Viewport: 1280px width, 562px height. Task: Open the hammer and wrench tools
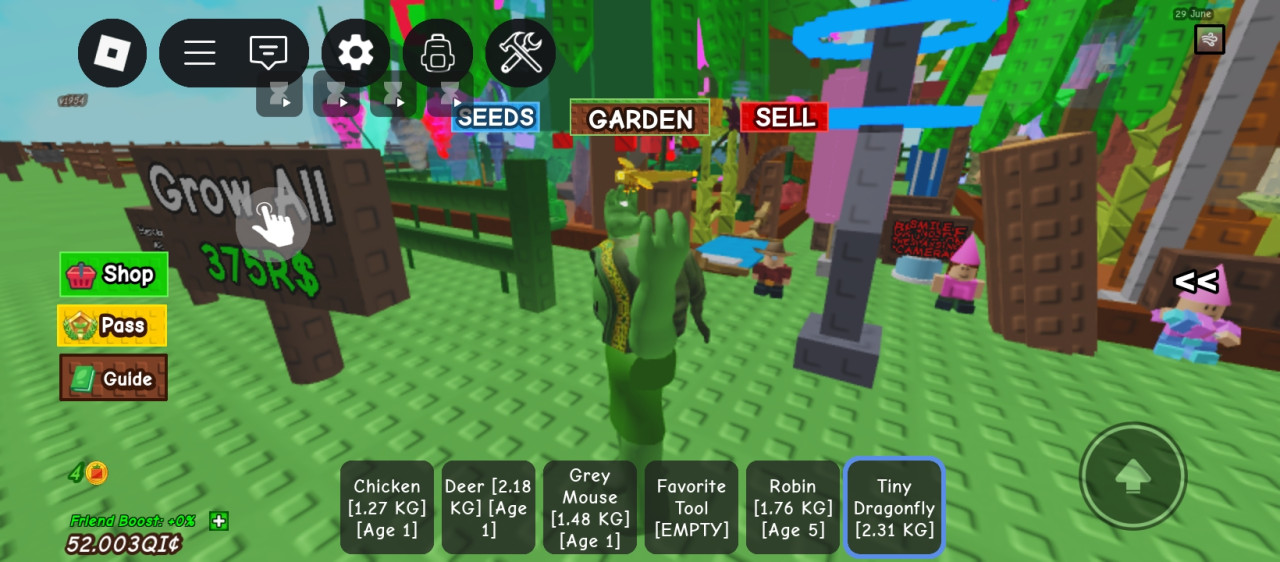[520, 53]
